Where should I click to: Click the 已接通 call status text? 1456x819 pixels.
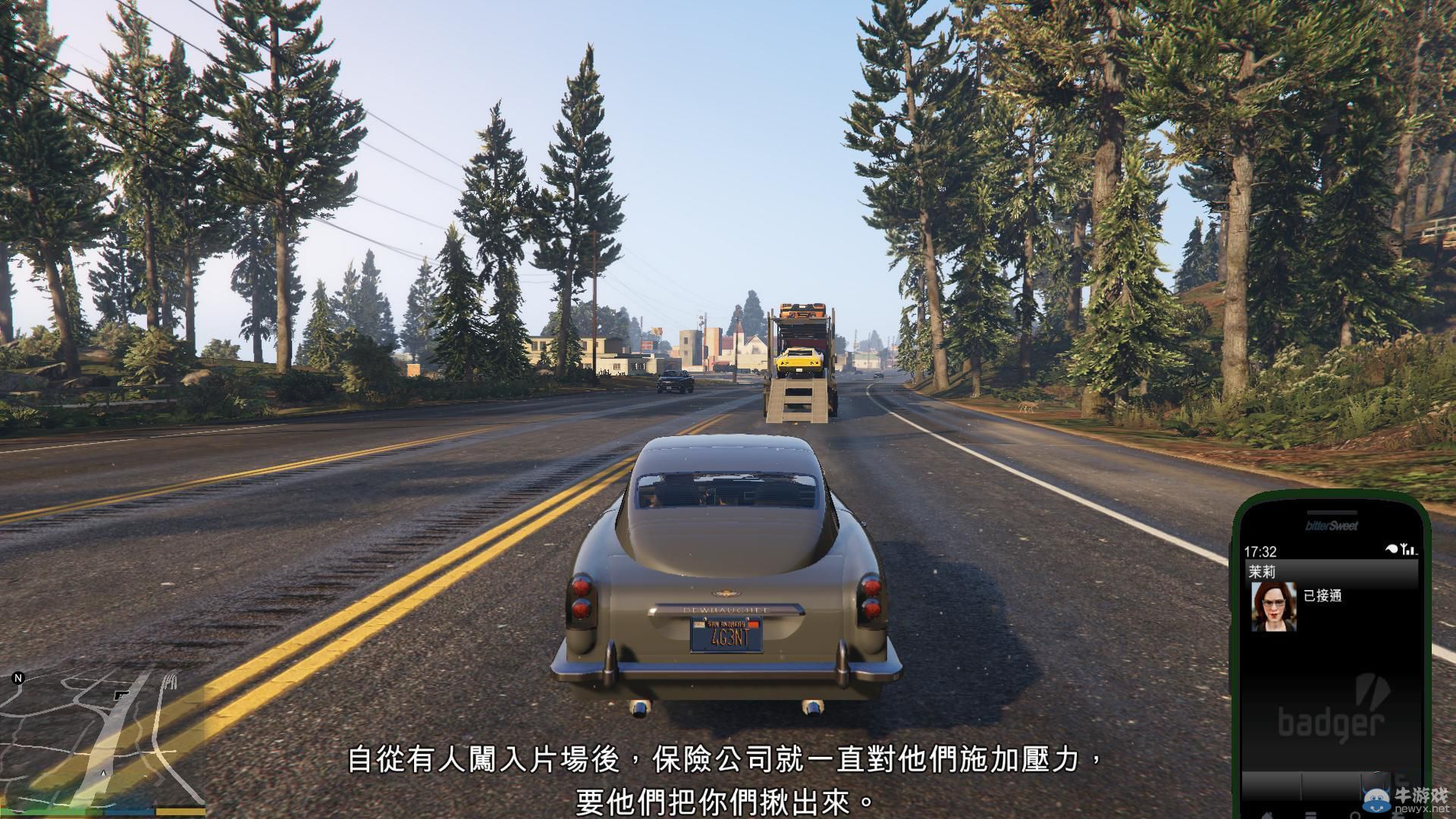pos(1323,595)
